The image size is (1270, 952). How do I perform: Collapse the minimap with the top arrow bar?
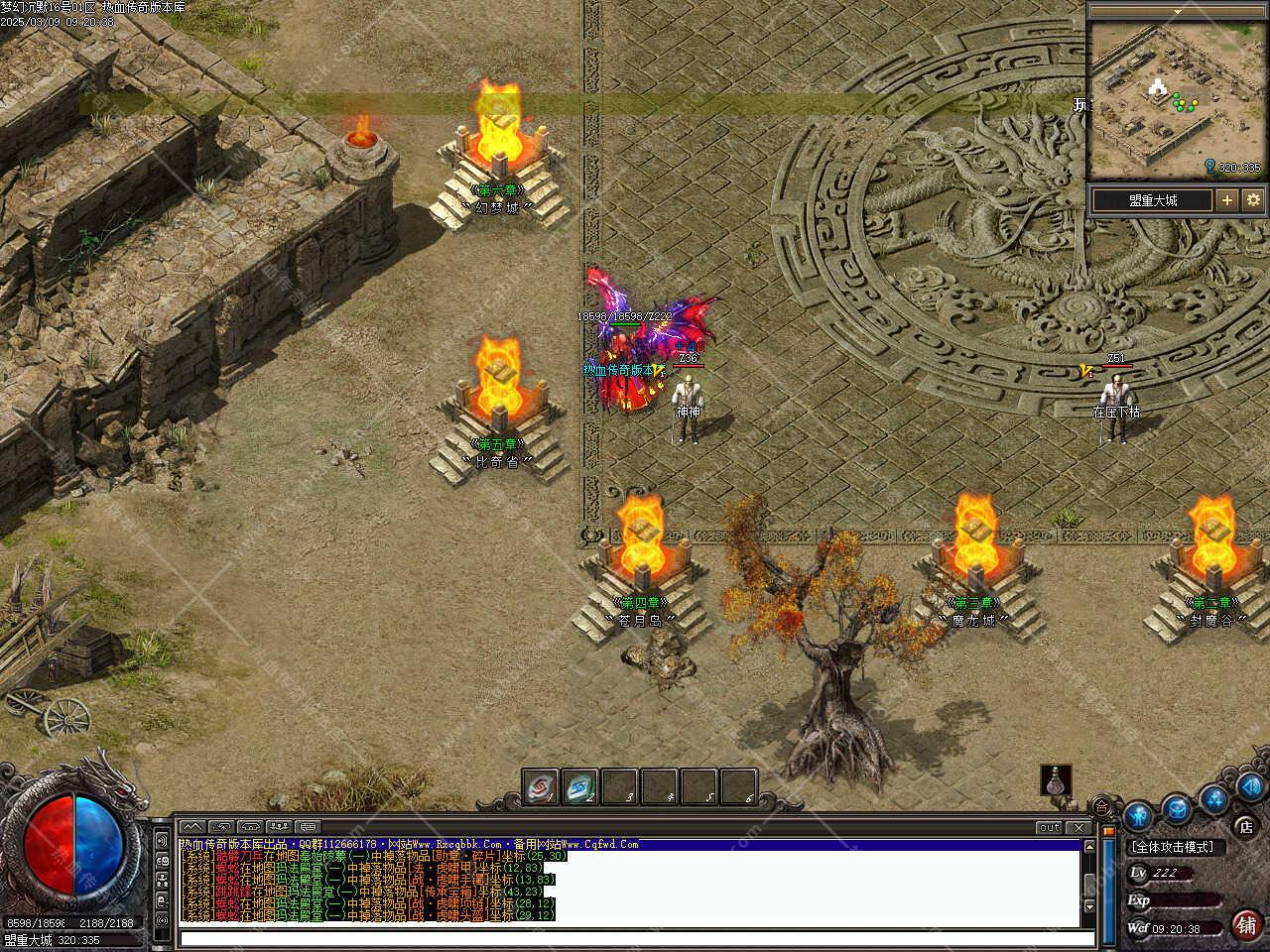[x=1177, y=11]
